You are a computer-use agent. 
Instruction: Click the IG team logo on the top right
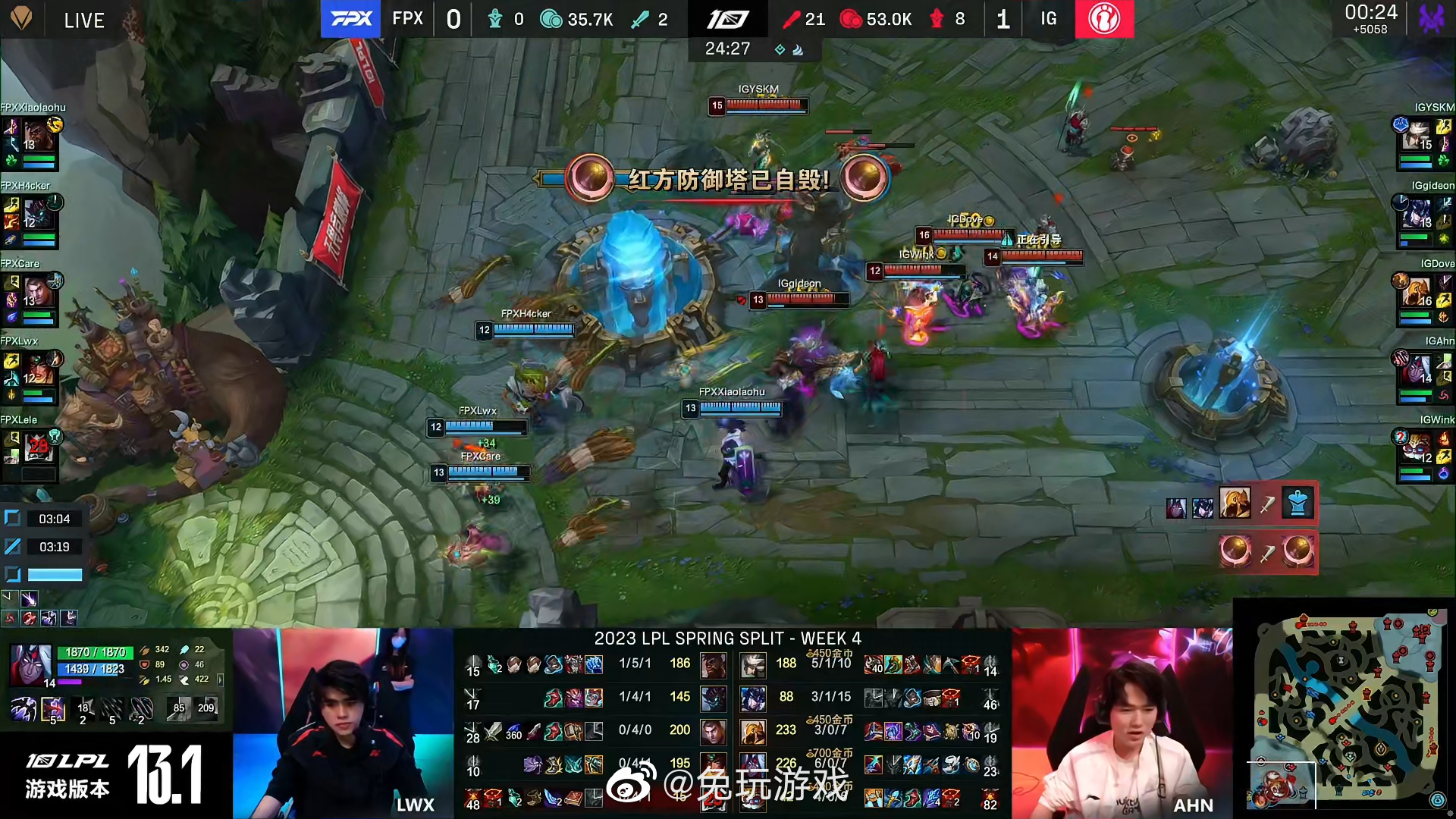[x=1104, y=20]
